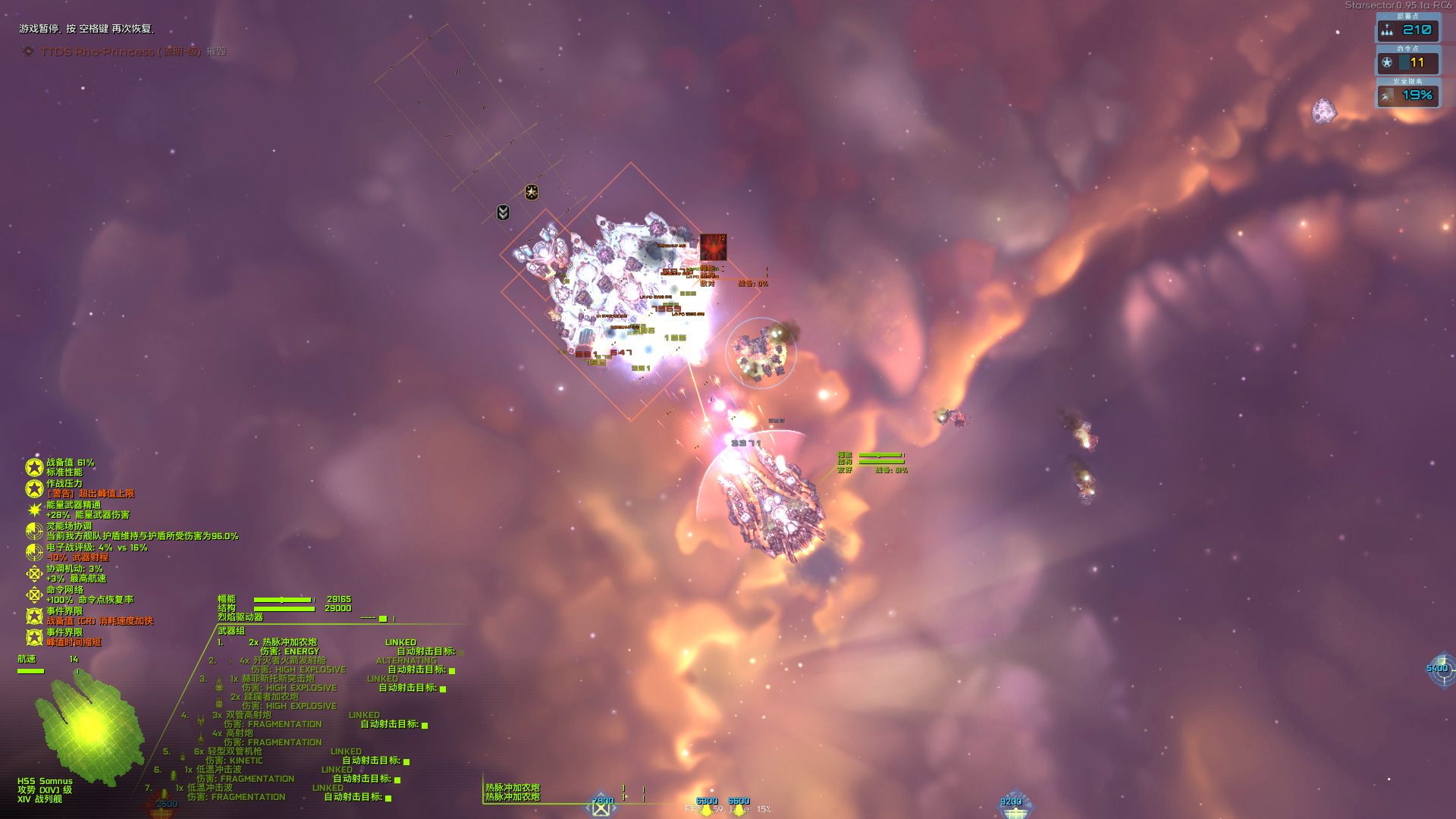
Task: Select the 战备值 readiness star icon
Action: [x=34, y=468]
